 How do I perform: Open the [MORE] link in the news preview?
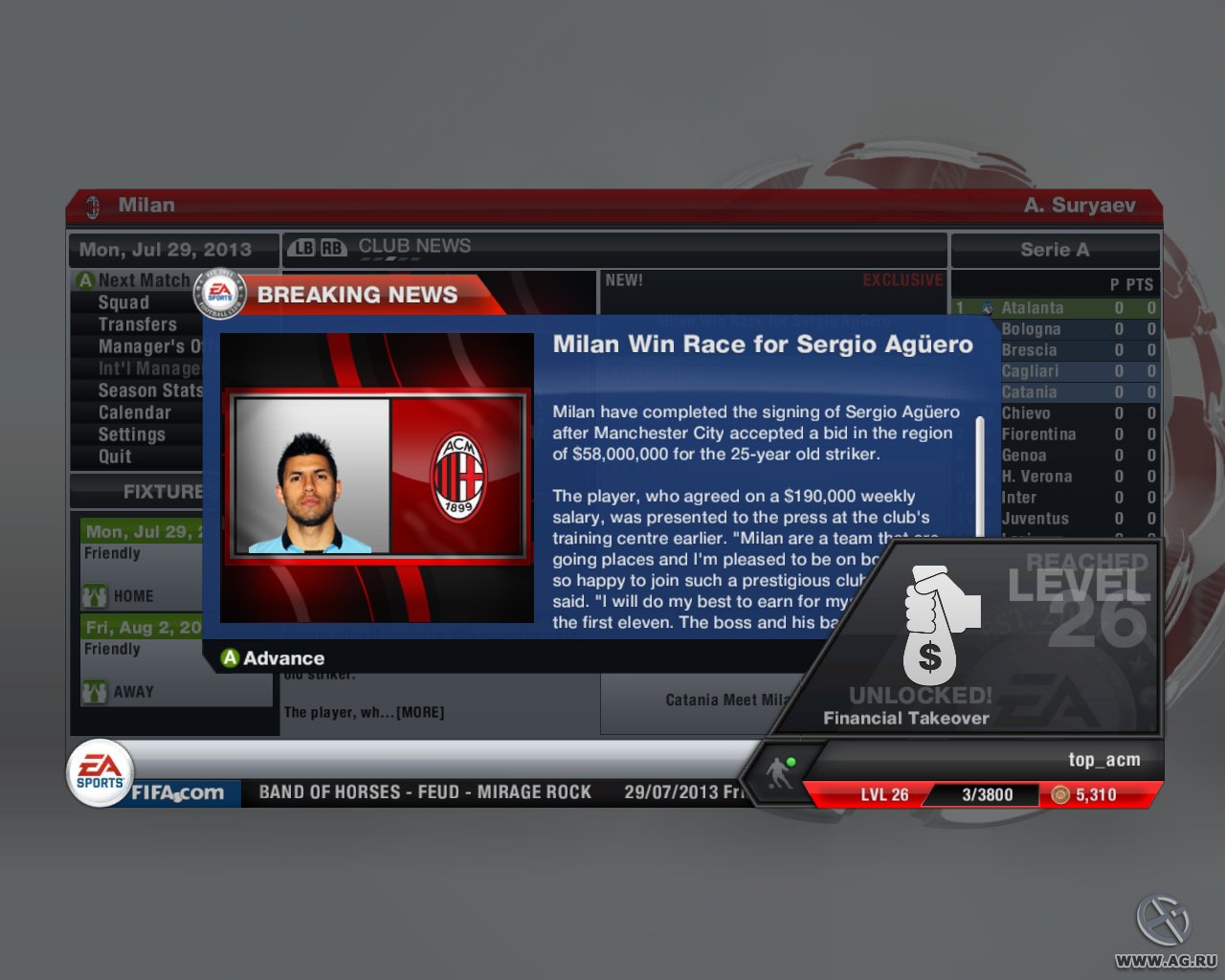421,712
